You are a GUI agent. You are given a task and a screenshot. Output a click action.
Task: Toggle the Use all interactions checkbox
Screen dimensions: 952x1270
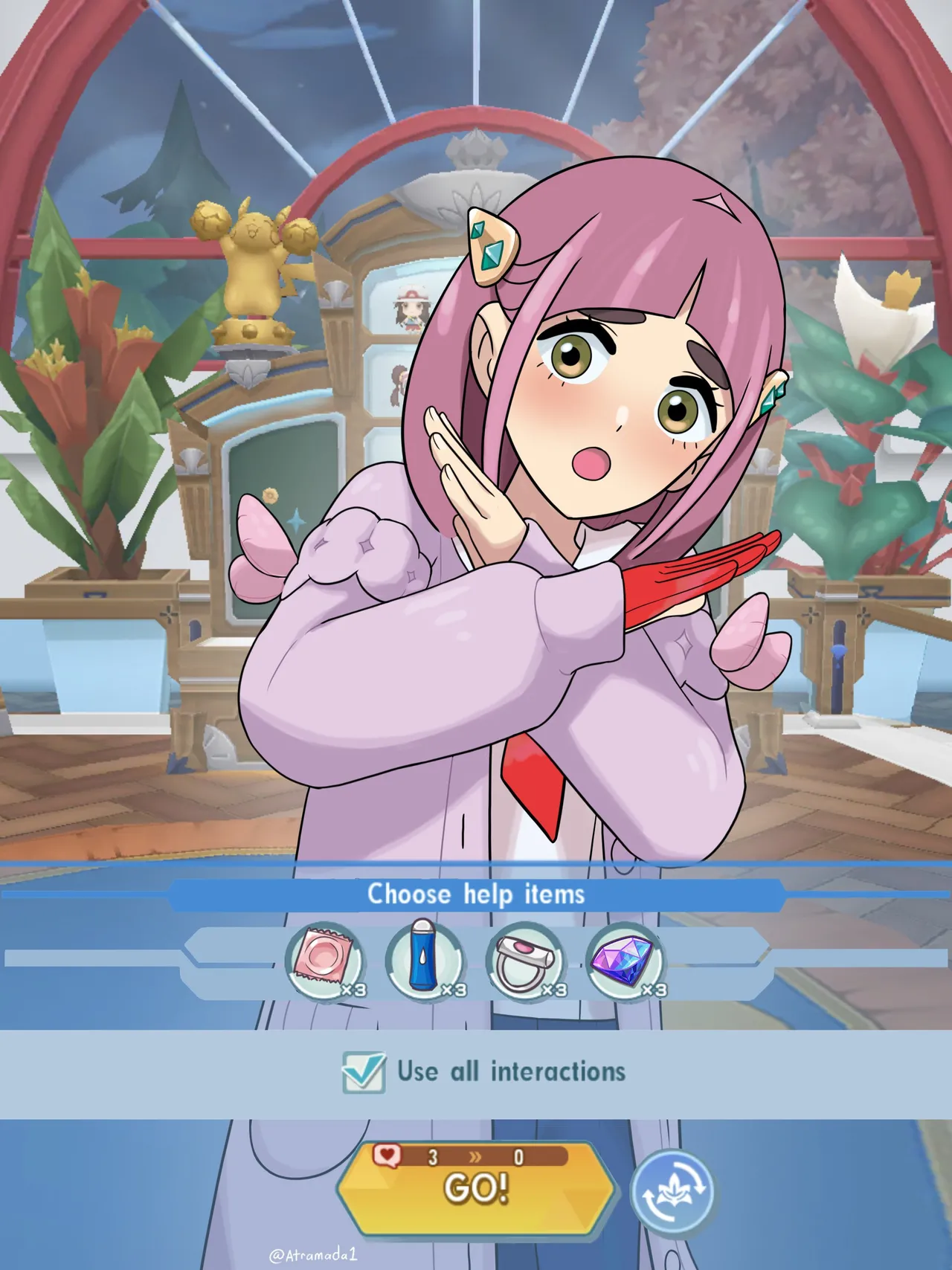tap(364, 1072)
